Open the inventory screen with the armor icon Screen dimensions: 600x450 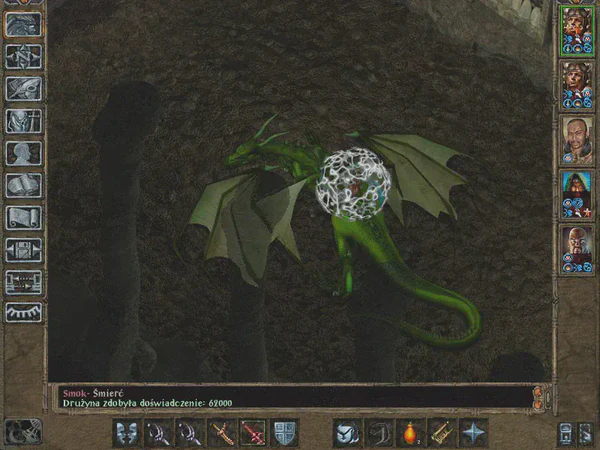[x=23, y=121]
